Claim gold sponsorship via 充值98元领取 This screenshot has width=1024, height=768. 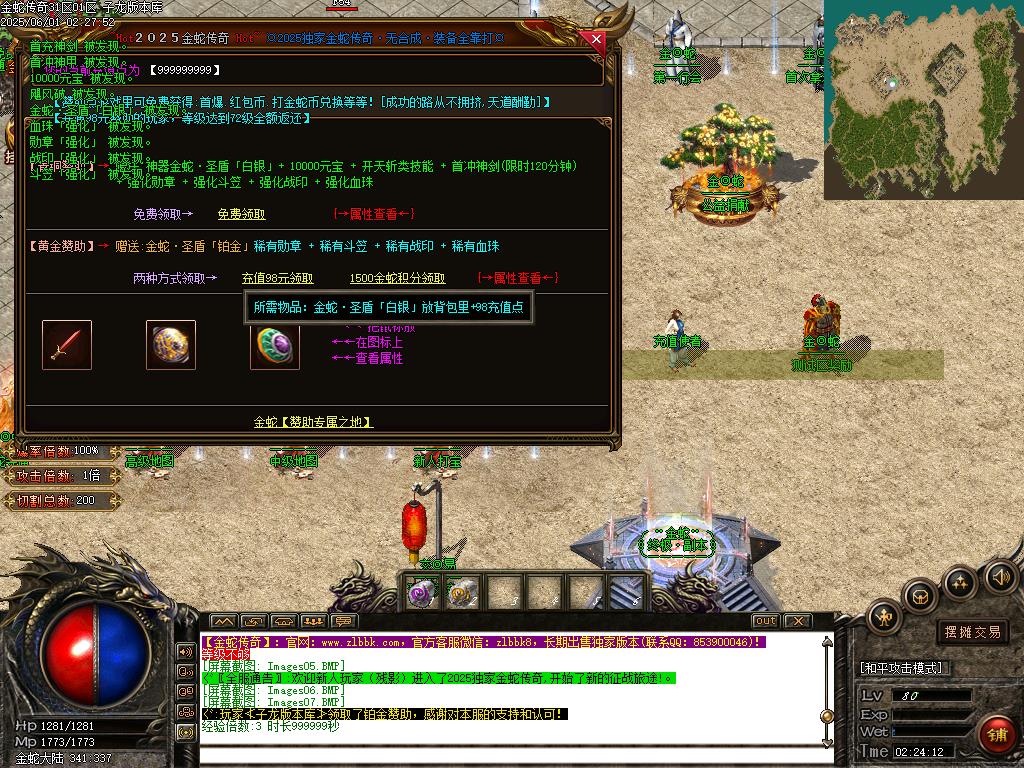pyautogui.click(x=277, y=278)
